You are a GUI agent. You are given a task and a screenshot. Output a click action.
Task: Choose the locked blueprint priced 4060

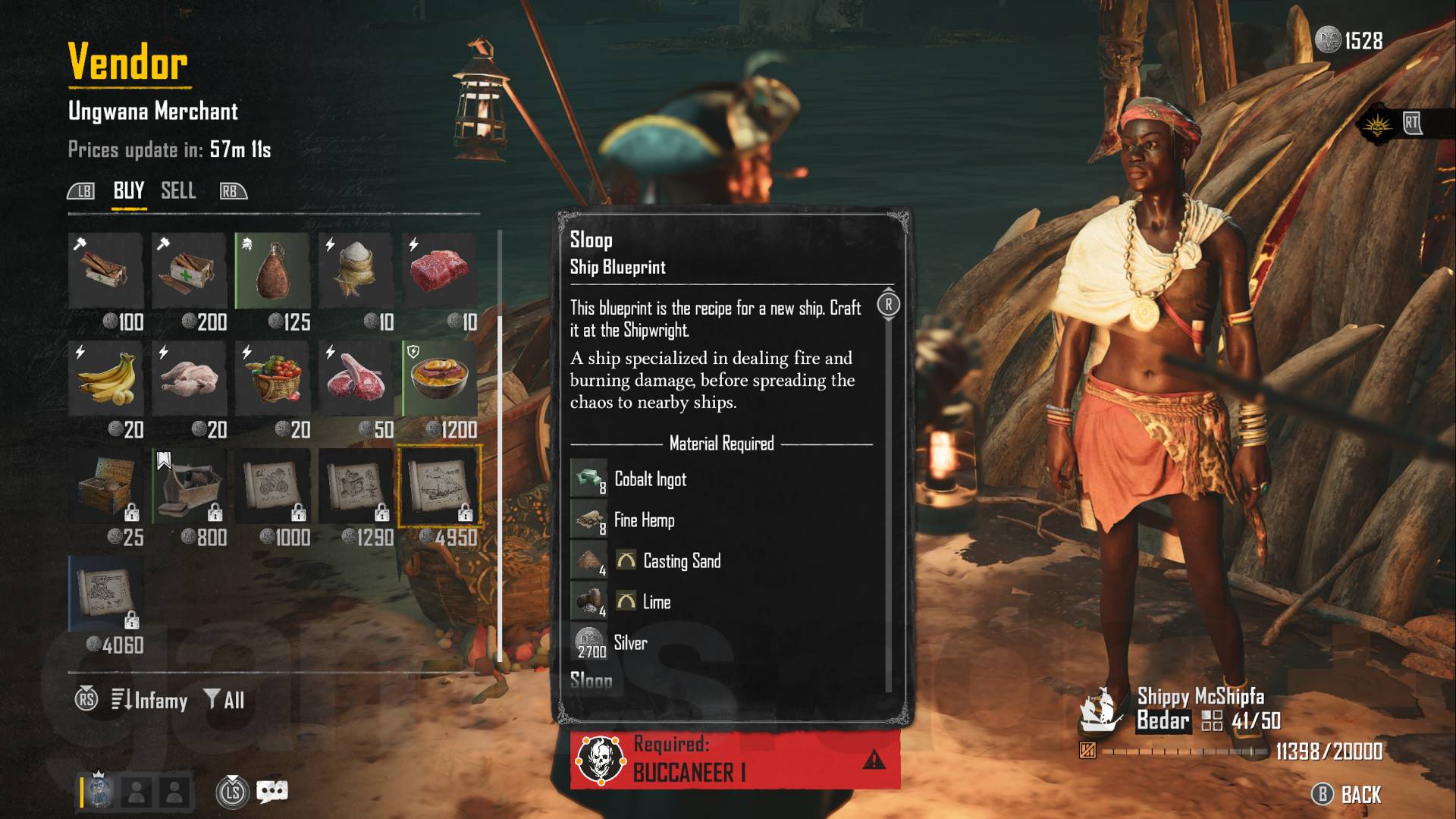pos(106,594)
